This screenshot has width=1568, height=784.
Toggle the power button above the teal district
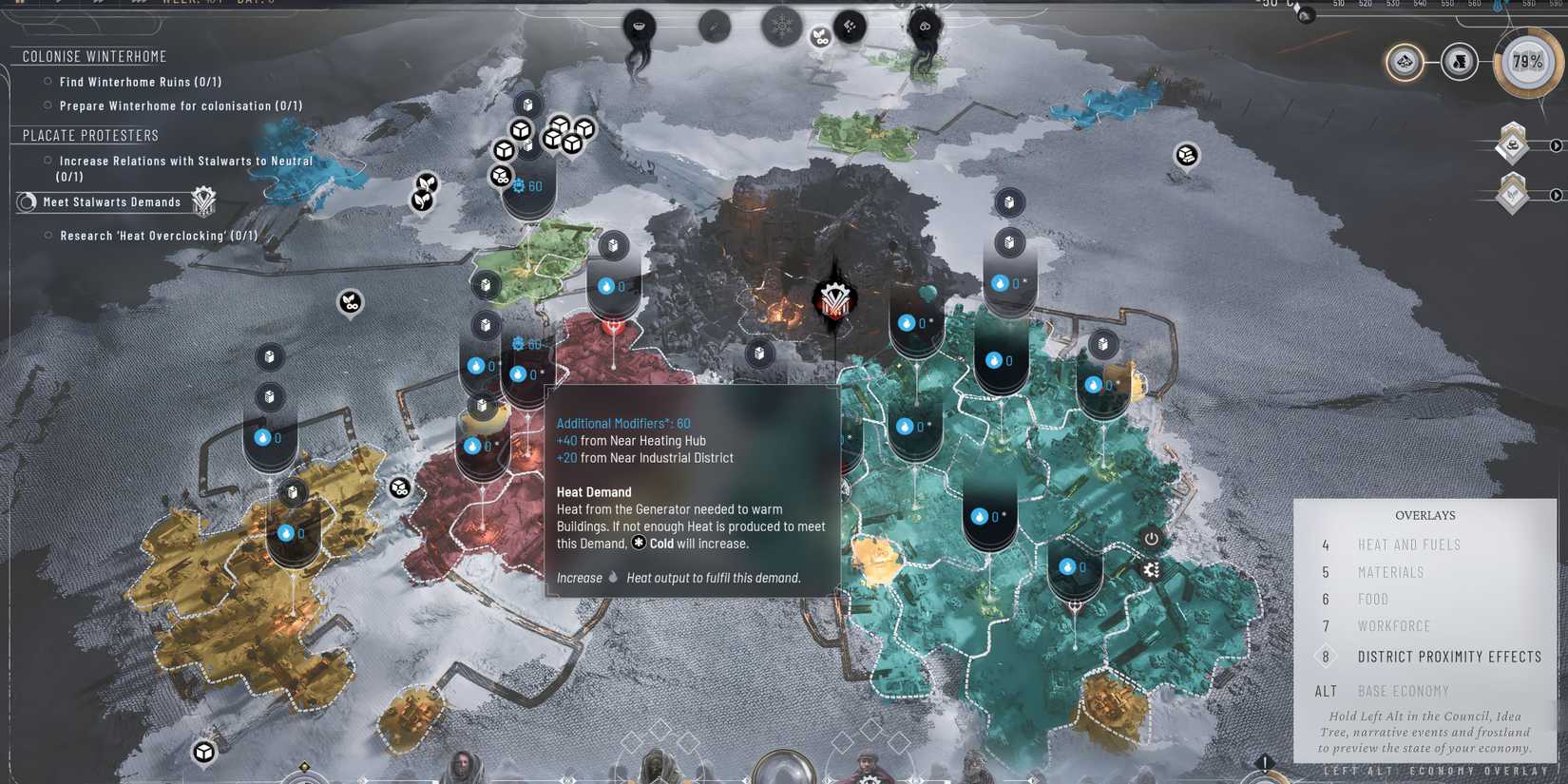point(1150,538)
